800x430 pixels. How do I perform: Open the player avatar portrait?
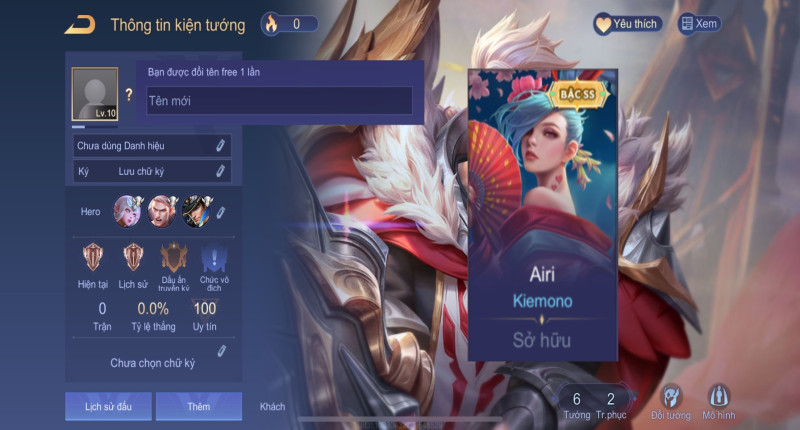point(95,95)
